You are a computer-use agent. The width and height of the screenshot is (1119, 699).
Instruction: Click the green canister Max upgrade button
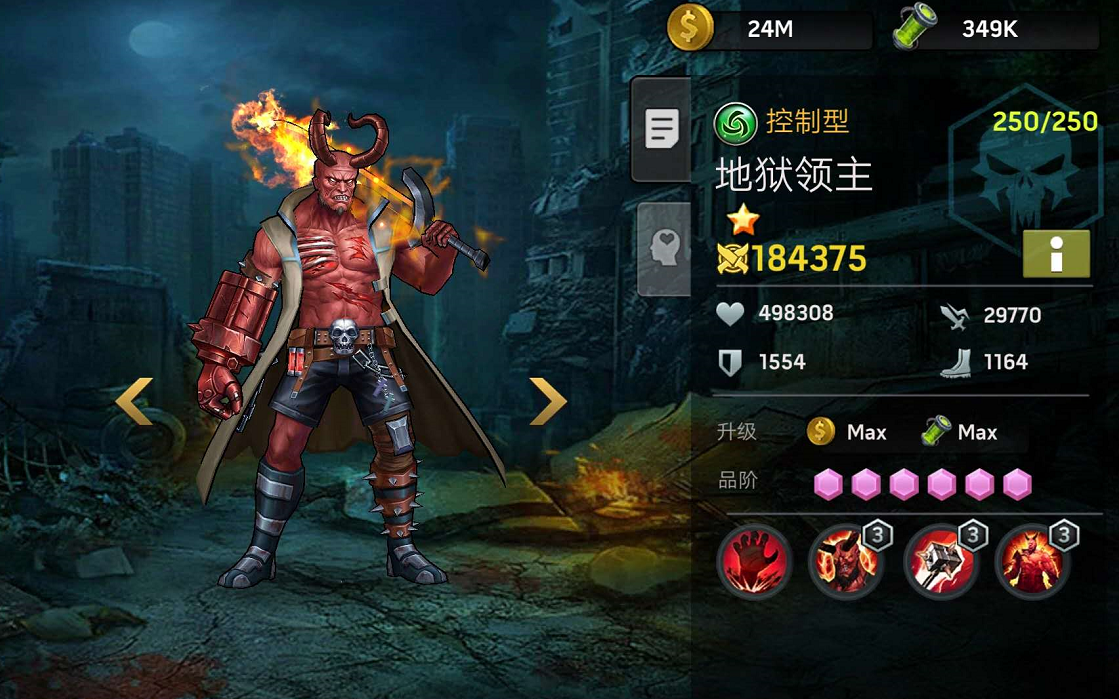pos(960,432)
